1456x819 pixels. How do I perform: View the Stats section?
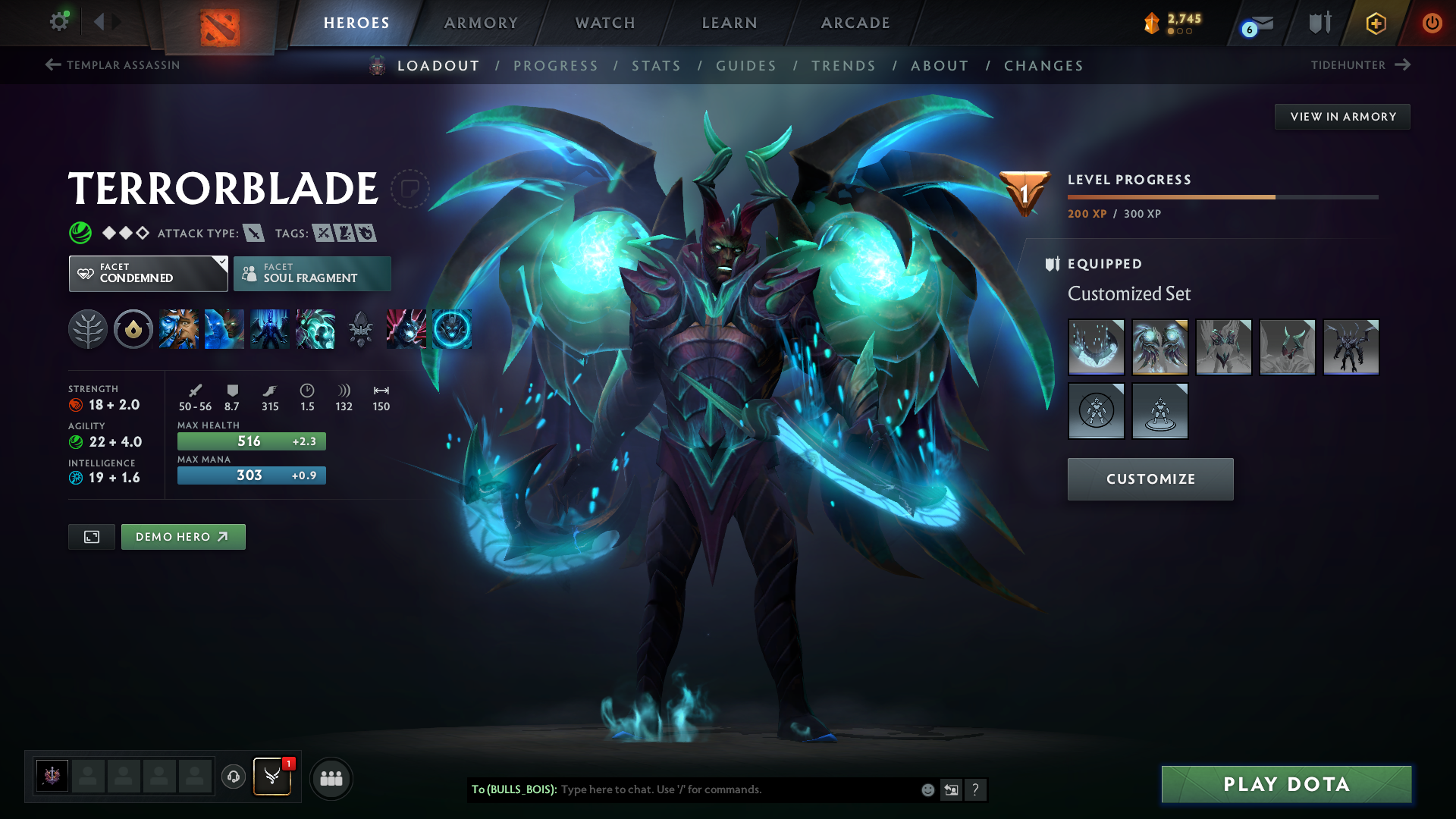click(x=656, y=66)
